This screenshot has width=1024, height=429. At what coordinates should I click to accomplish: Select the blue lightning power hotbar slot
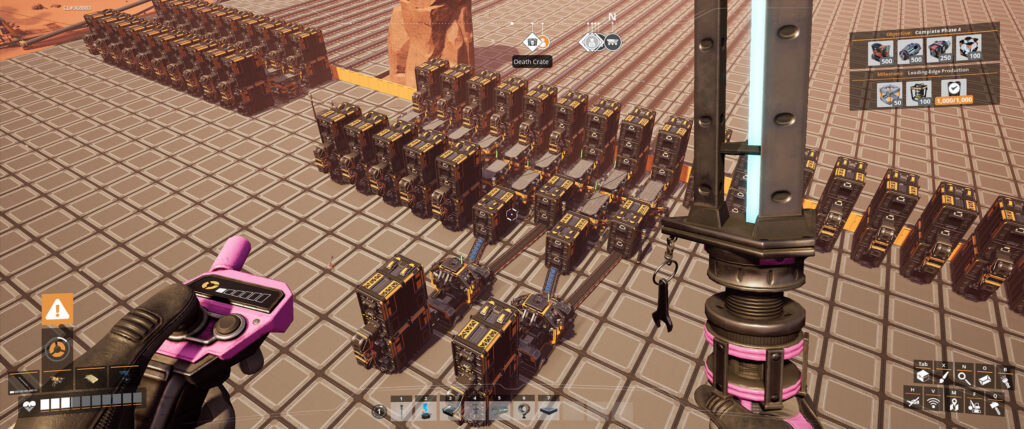click(x=424, y=409)
